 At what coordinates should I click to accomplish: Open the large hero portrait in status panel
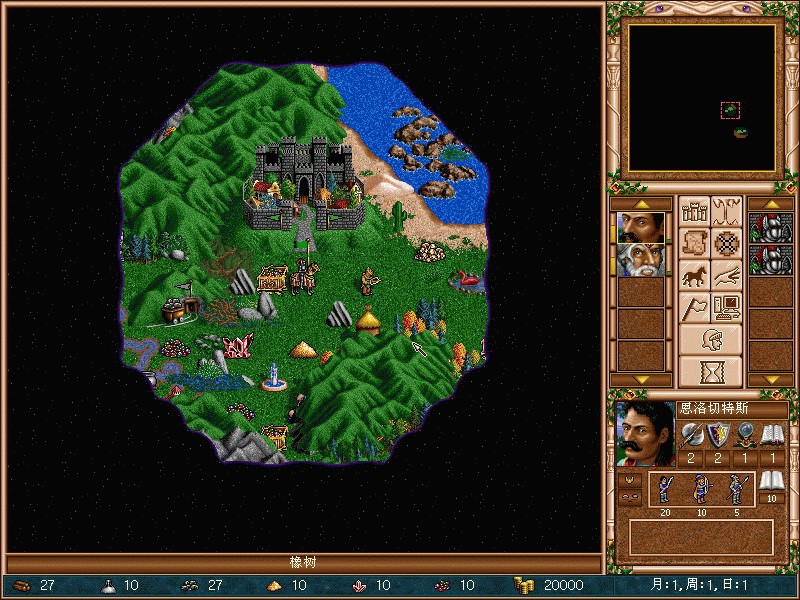coord(641,435)
